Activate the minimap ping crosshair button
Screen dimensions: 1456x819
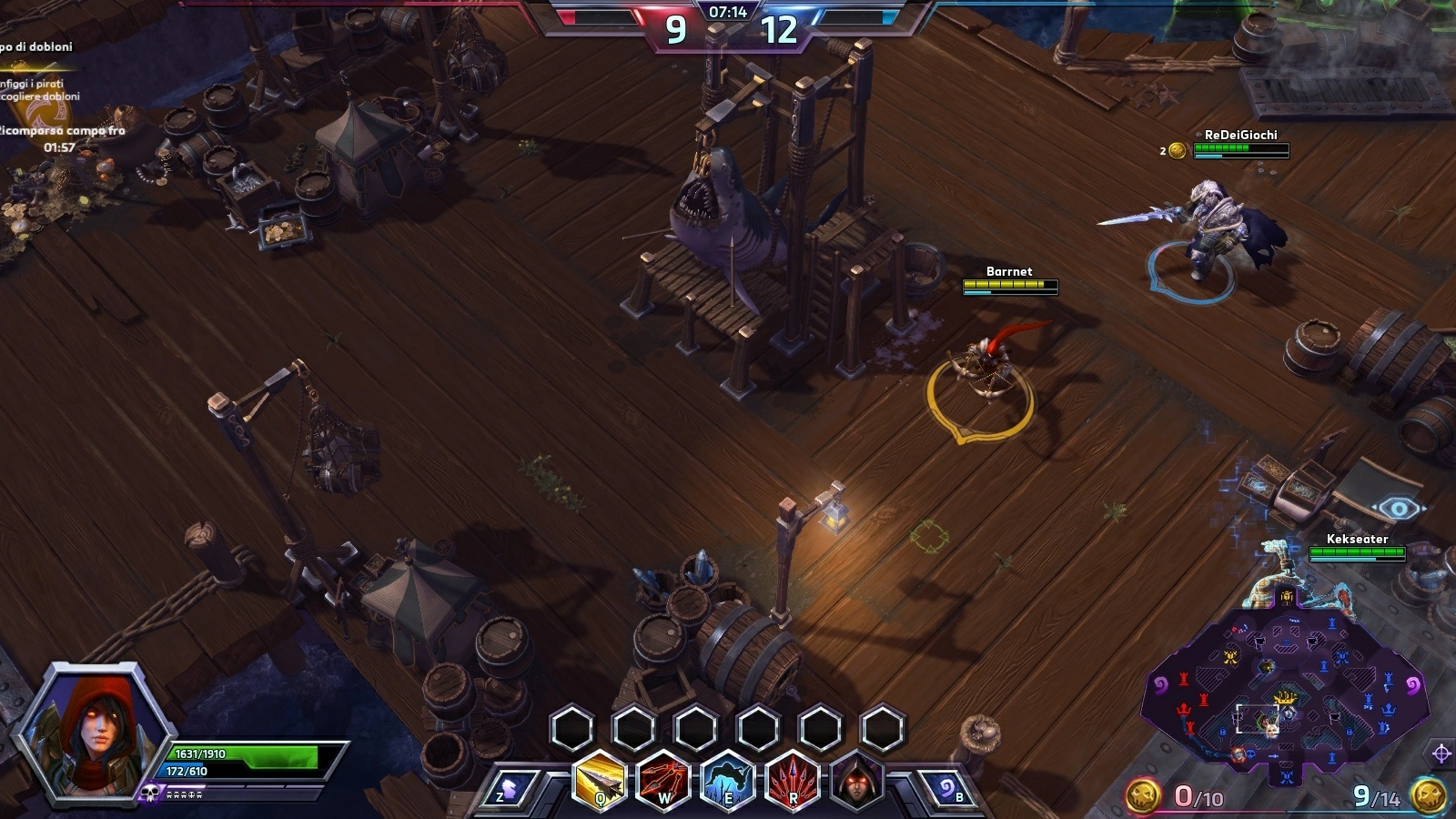[1441, 753]
